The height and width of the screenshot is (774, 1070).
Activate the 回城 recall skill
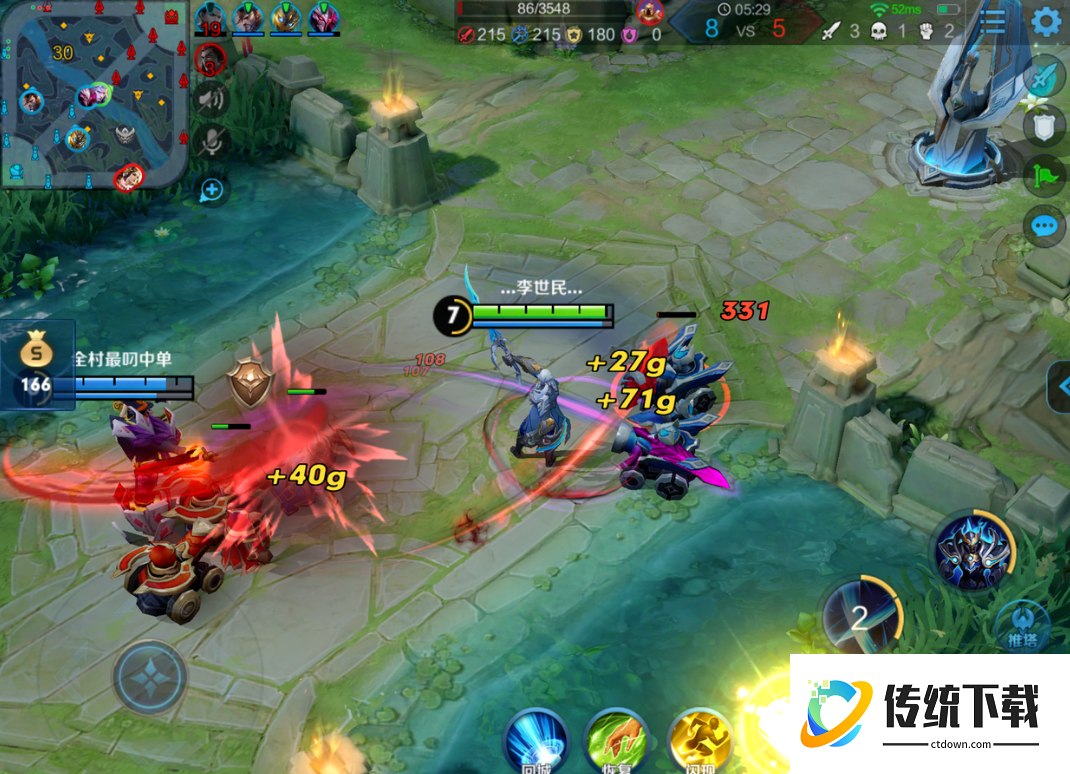tap(536, 742)
